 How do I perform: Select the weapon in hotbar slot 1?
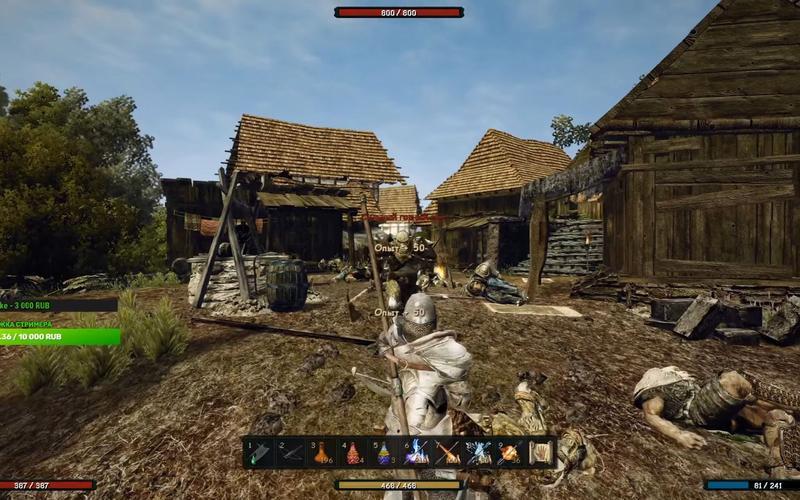click(261, 453)
